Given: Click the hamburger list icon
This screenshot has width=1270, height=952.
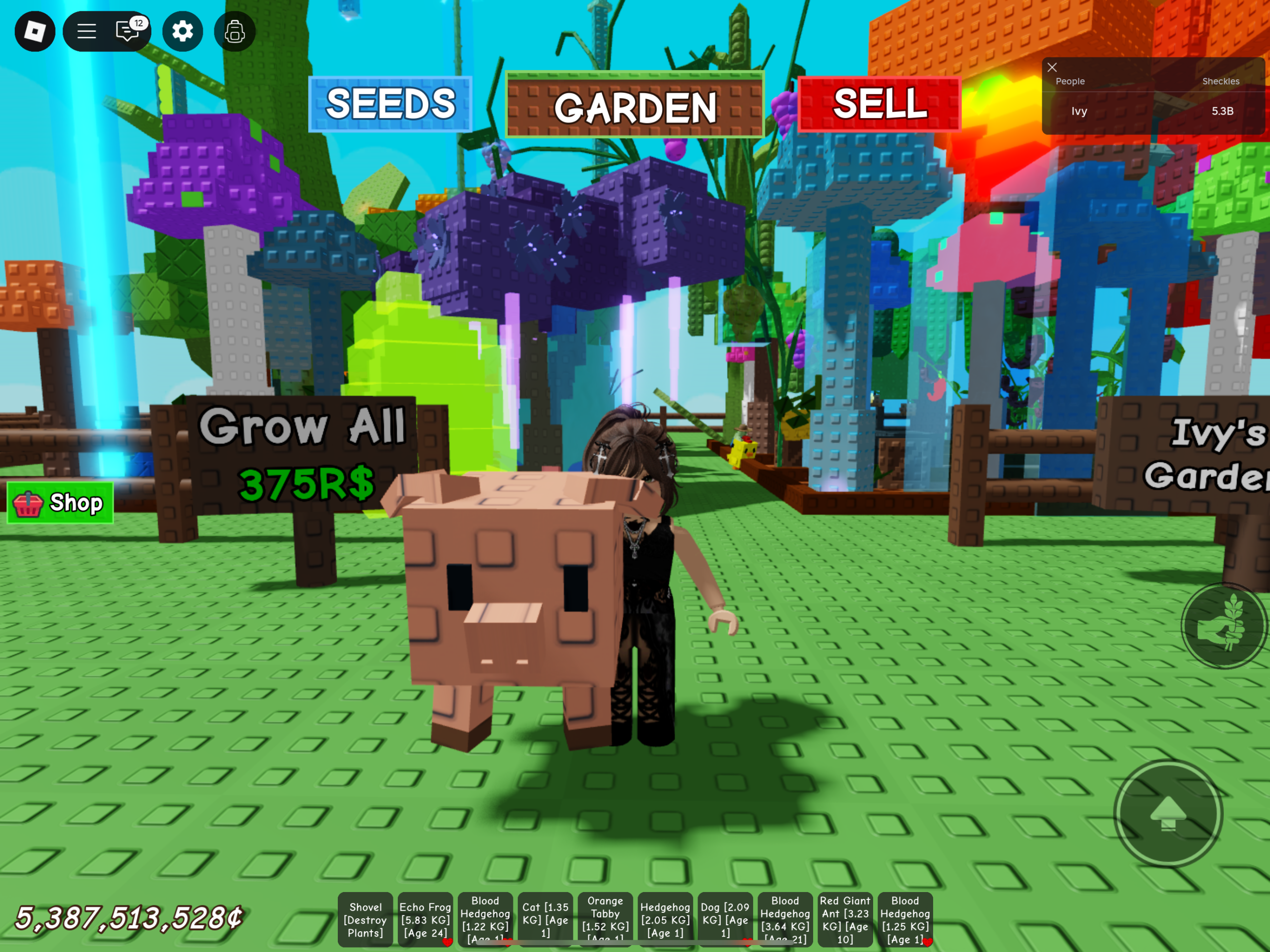Looking at the screenshot, I should (86, 32).
